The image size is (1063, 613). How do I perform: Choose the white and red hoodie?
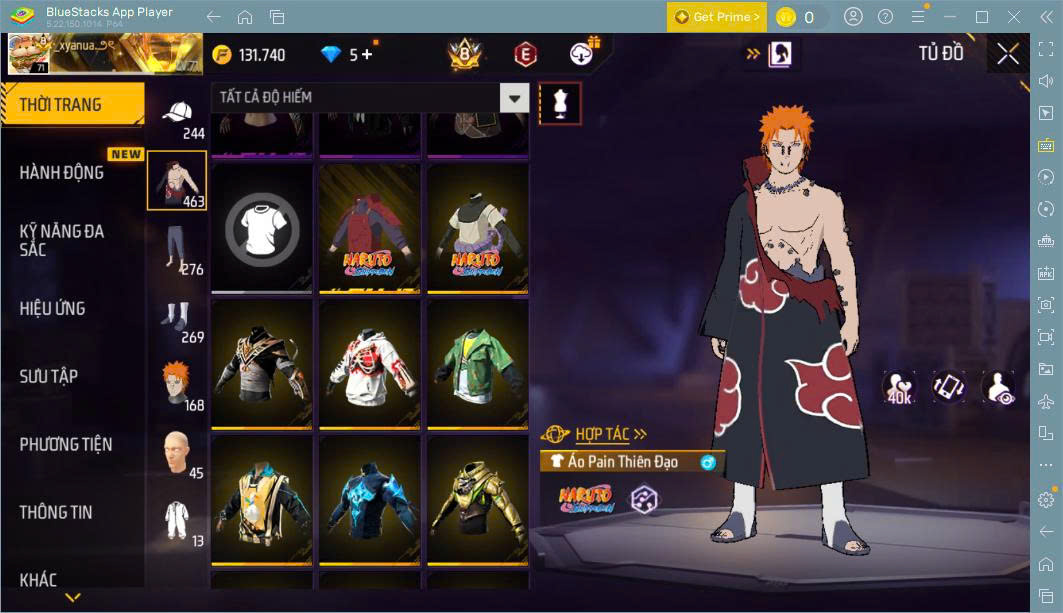click(x=369, y=363)
